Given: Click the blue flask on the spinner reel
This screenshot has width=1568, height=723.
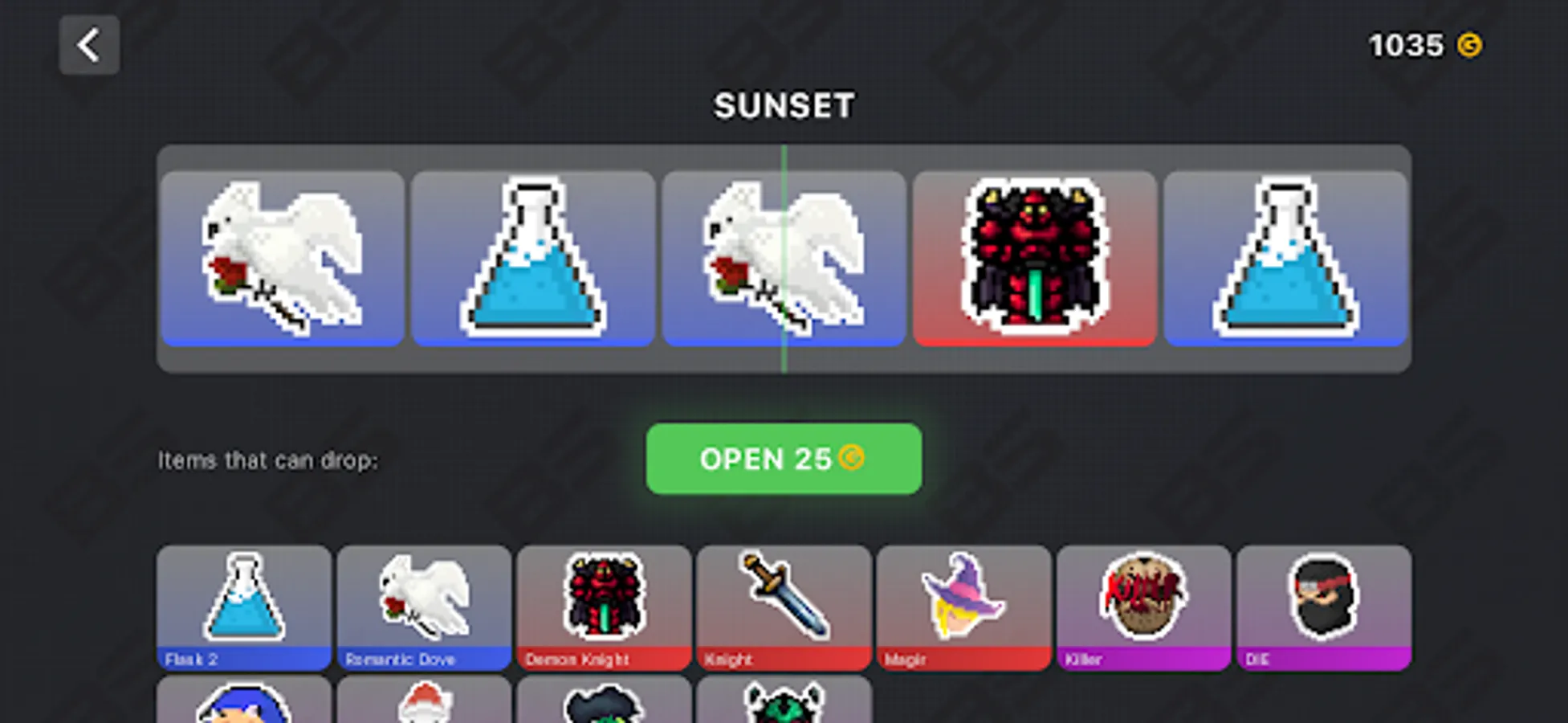Looking at the screenshot, I should pos(533,259).
